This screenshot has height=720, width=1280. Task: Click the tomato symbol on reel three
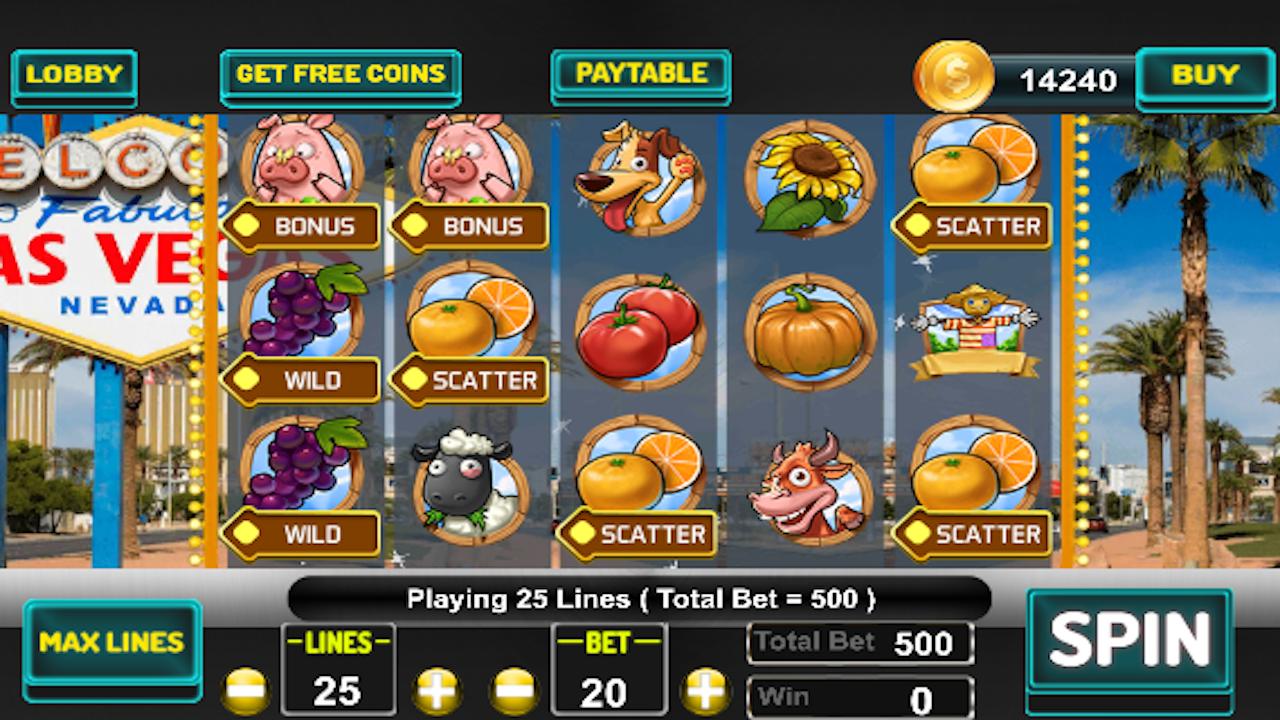(x=640, y=330)
